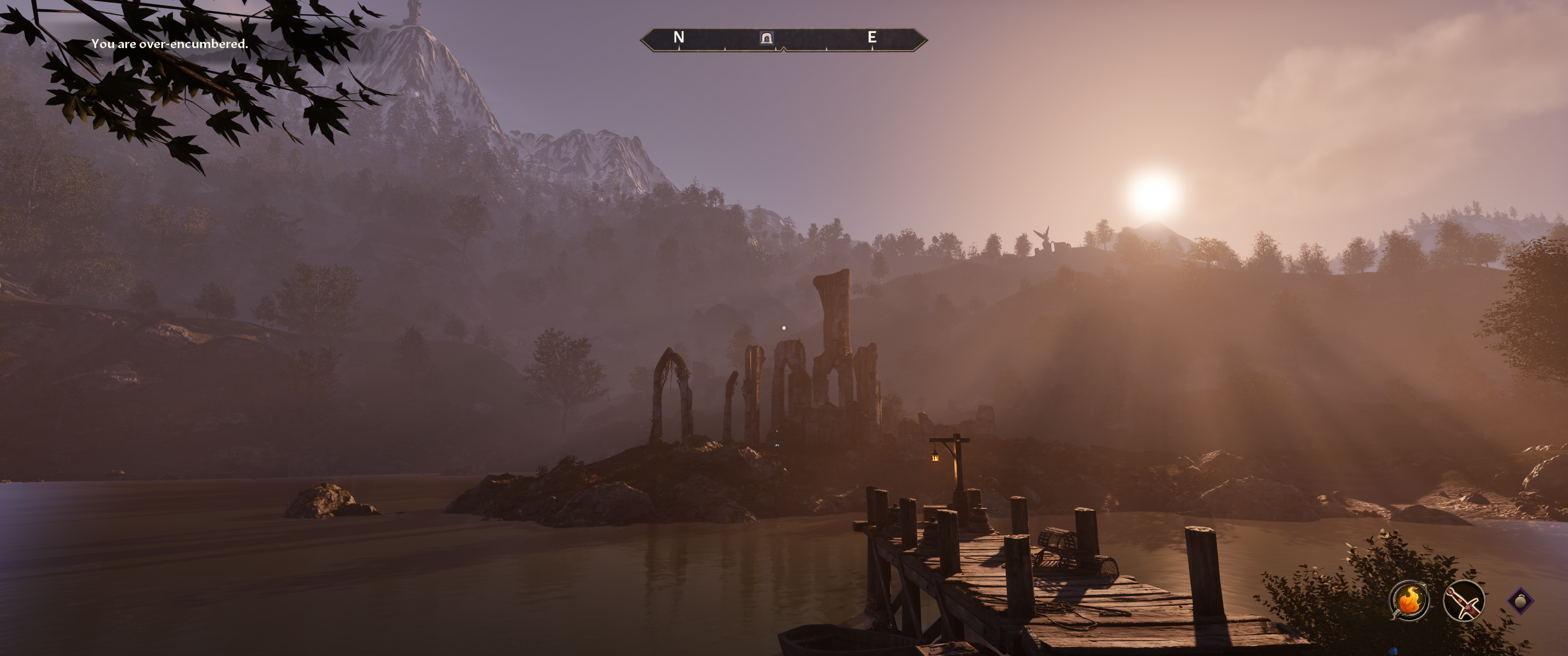Click the equipped sword weapon icon
This screenshot has width=1568, height=656.
[1463, 600]
